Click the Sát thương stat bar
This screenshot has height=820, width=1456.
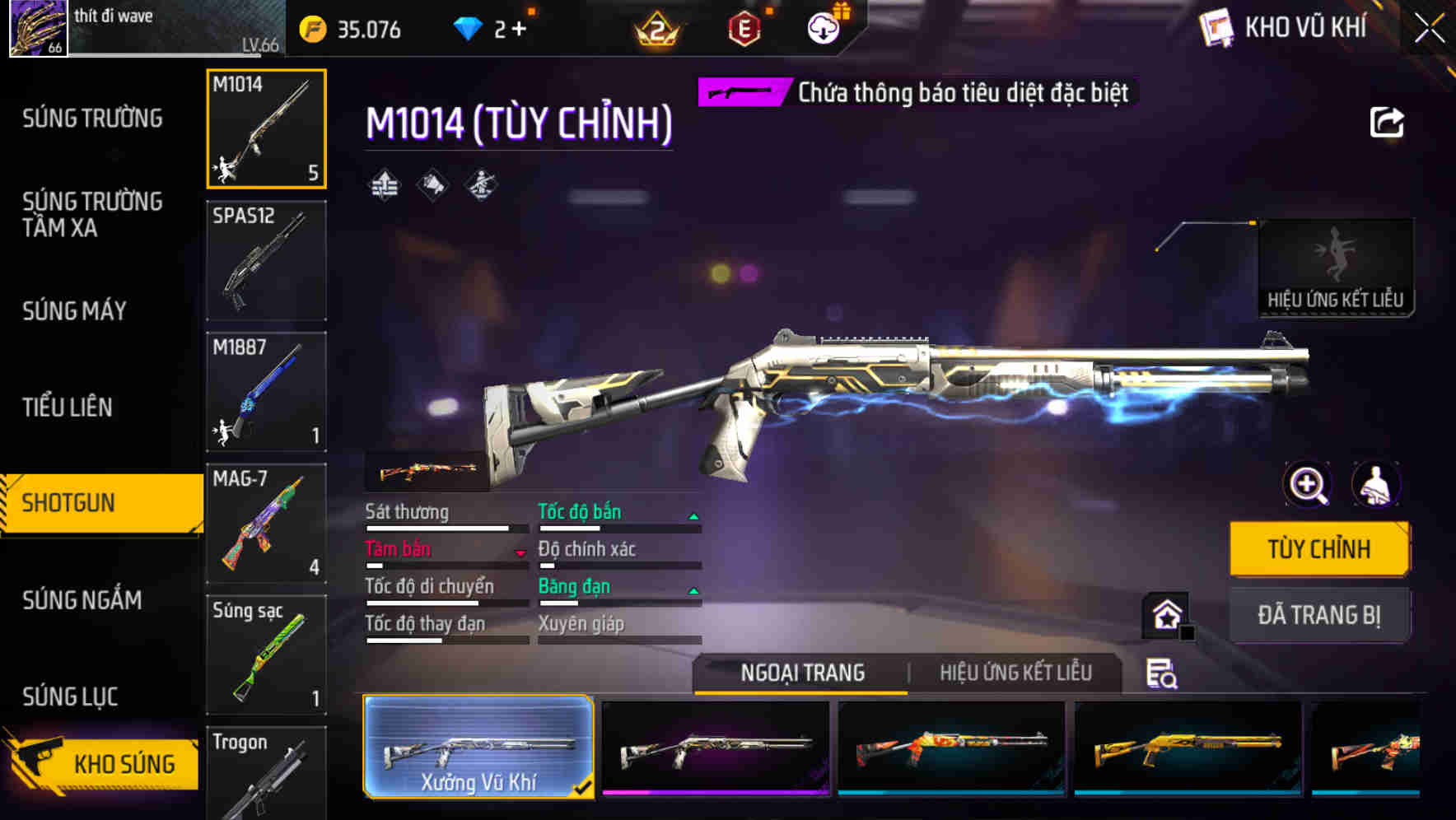(x=436, y=527)
